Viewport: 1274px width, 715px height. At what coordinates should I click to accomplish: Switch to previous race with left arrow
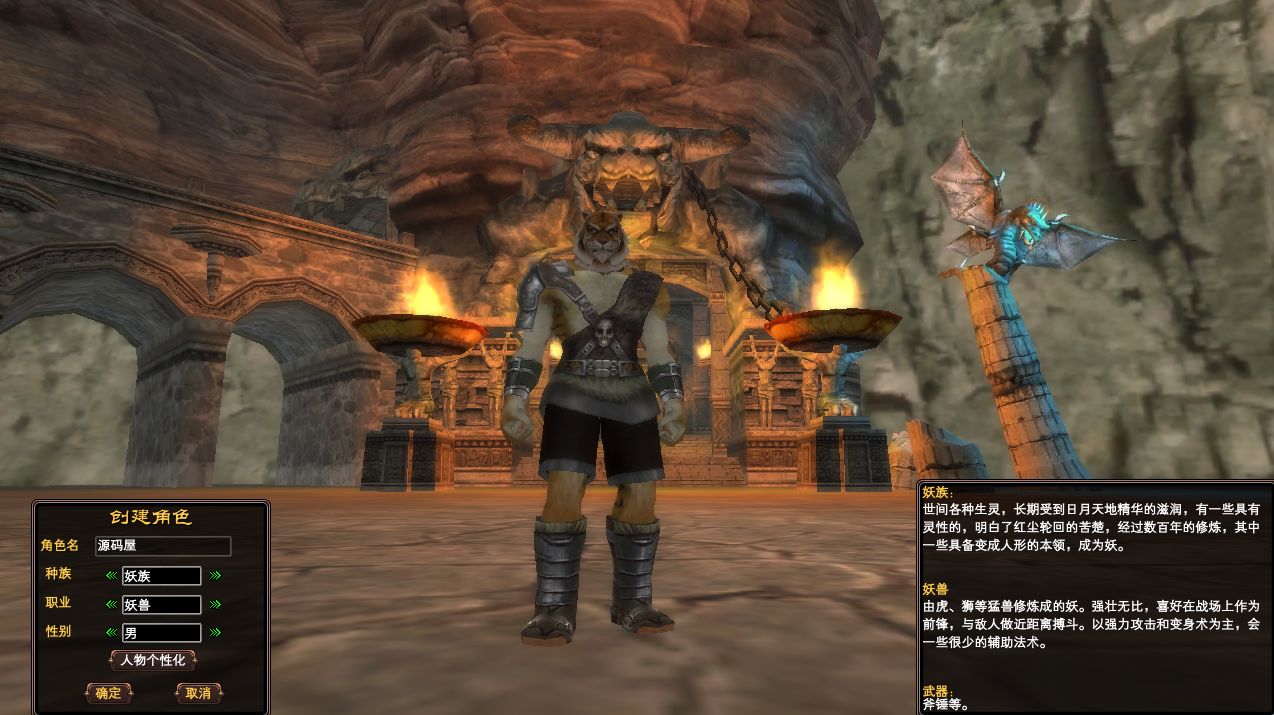point(111,575)
